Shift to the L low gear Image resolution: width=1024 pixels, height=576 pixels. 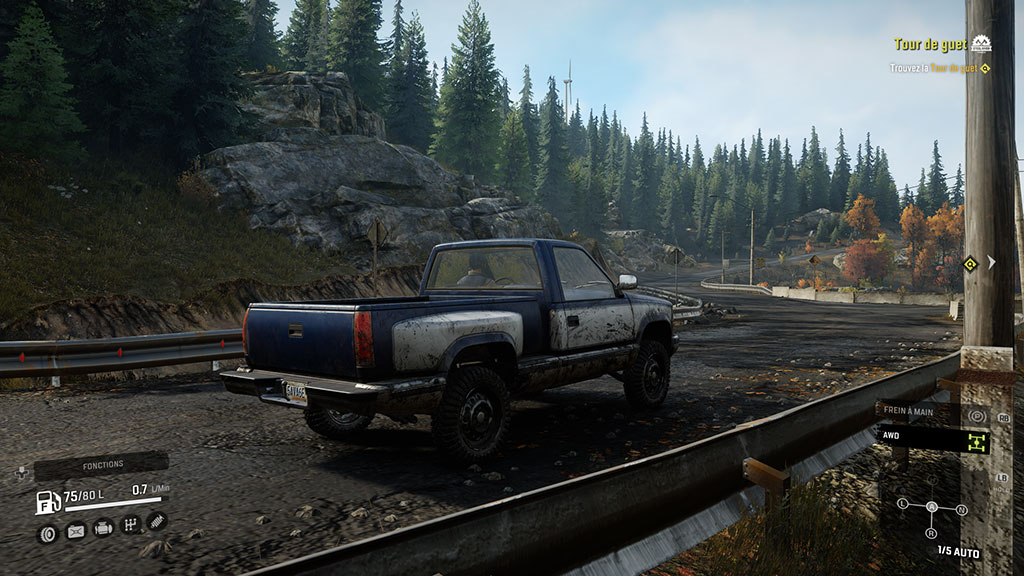click(903, 503)
